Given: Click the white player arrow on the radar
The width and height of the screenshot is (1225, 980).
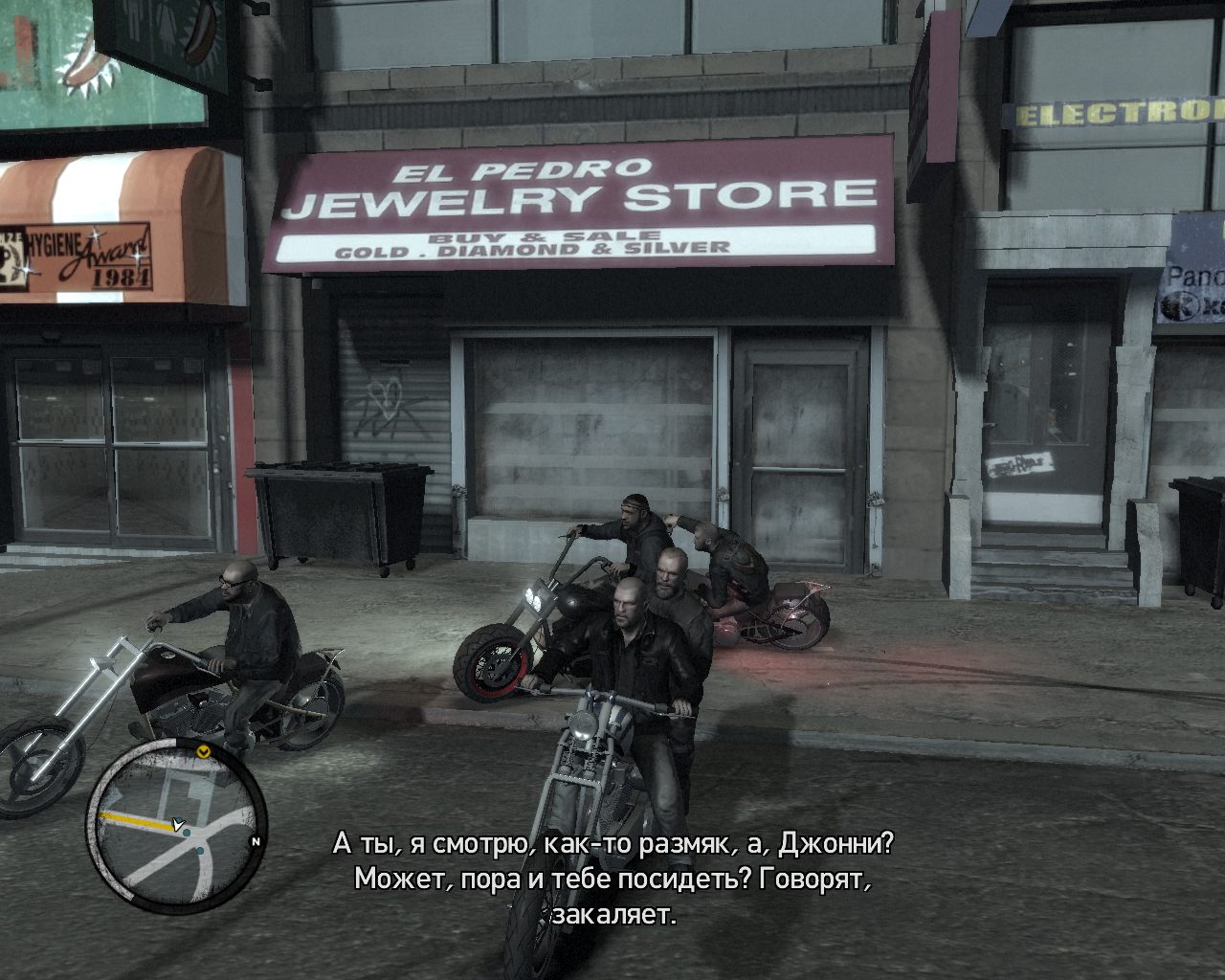Looking at the screenshot, I should 177,823.
